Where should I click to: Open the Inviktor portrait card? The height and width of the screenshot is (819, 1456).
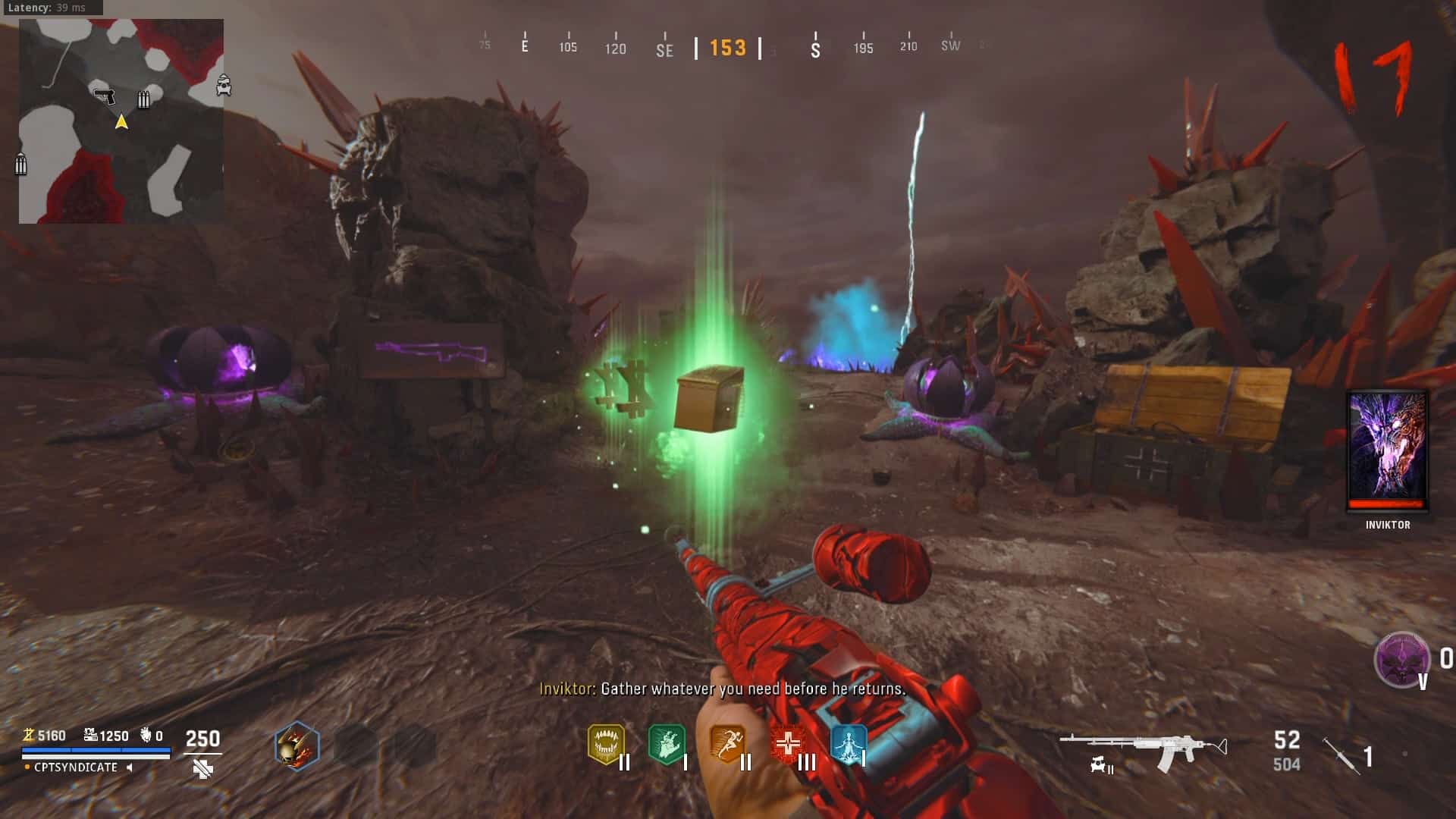[x=1388, y=450]
